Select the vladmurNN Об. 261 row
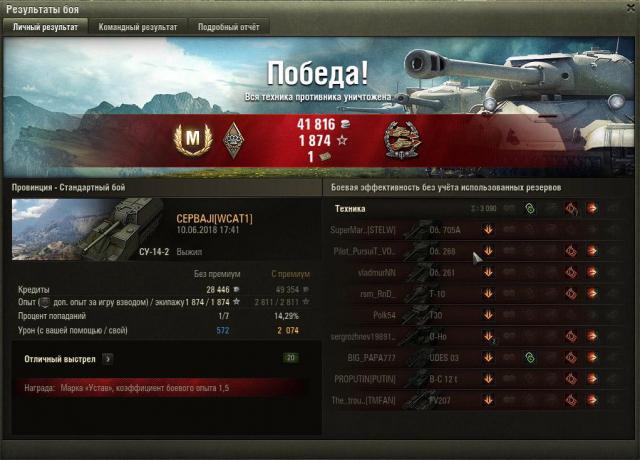This screenshot has width=640, height=460. click(x=470, y=272)
